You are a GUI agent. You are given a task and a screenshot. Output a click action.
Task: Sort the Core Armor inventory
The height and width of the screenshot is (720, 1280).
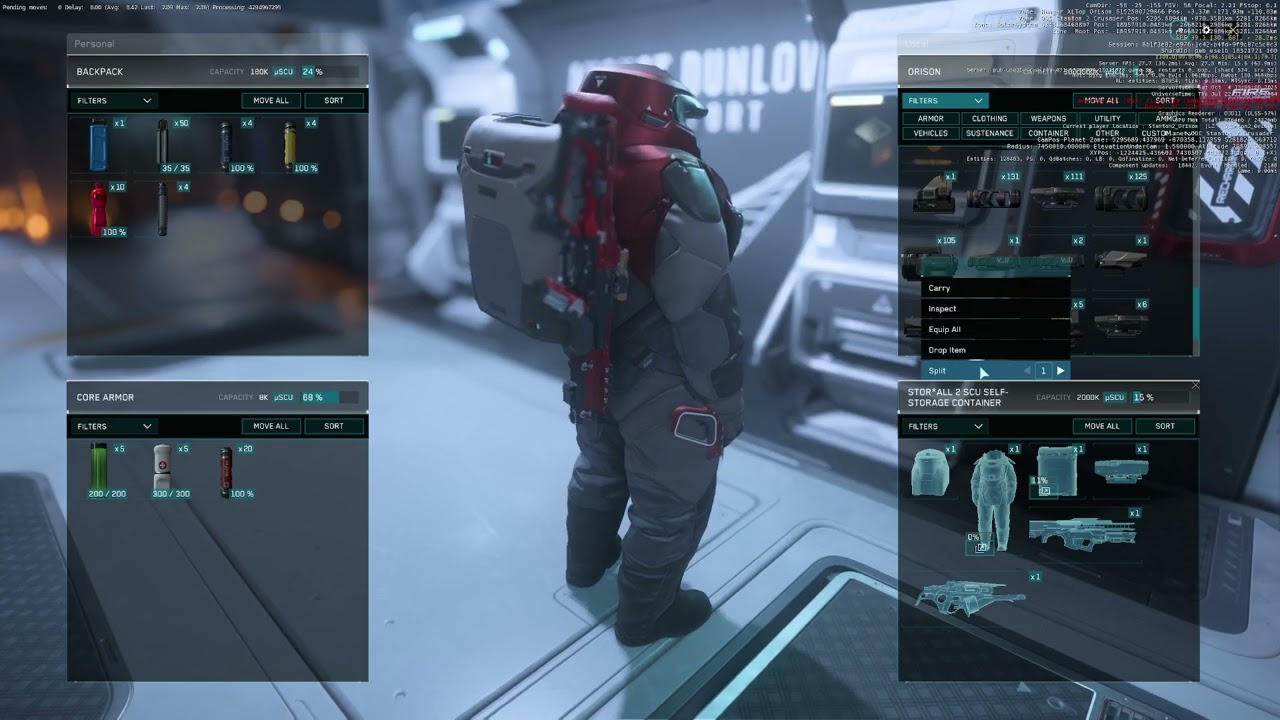pos(334,426)
